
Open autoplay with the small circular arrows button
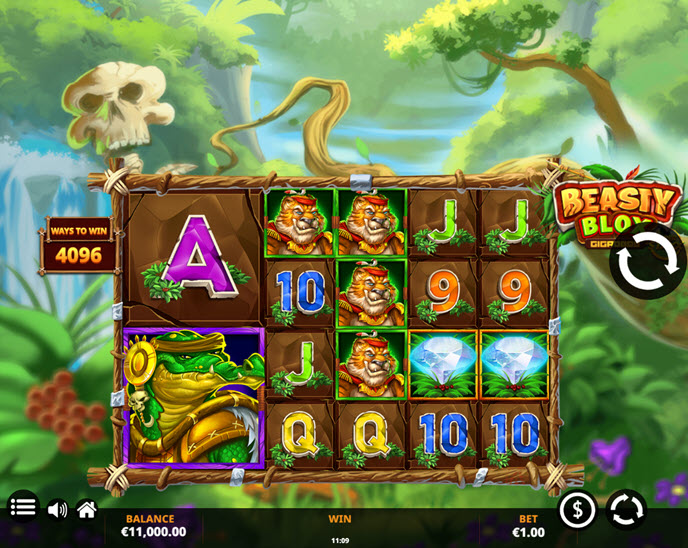pos(626,510)
